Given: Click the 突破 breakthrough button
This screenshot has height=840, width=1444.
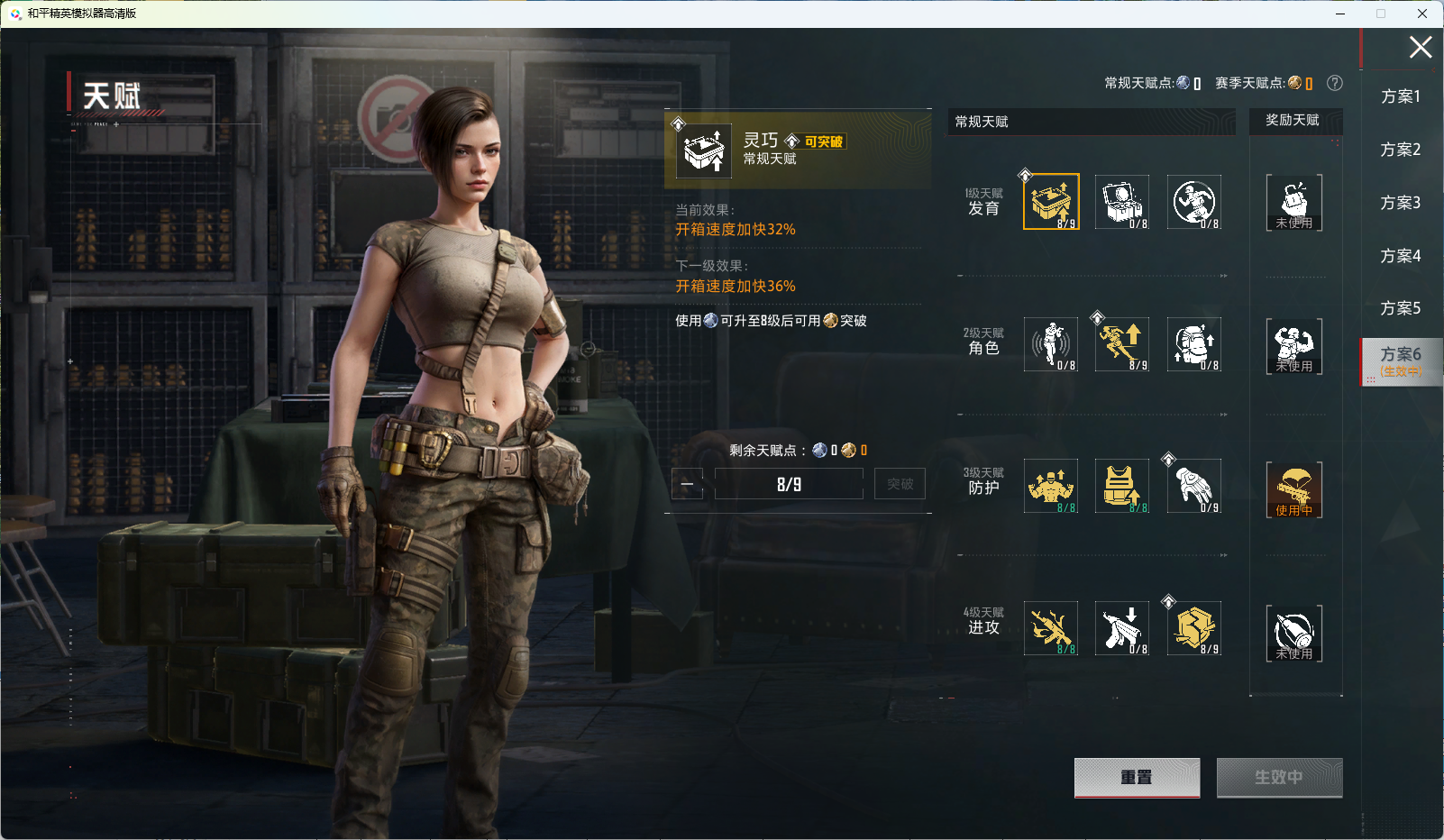Looking at the screenshot, I should pos(899,483).
